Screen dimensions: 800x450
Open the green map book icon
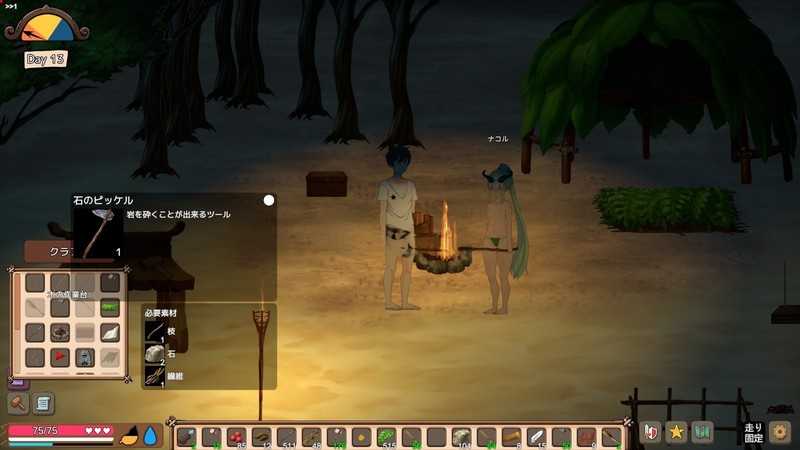[x=702, y=433]
